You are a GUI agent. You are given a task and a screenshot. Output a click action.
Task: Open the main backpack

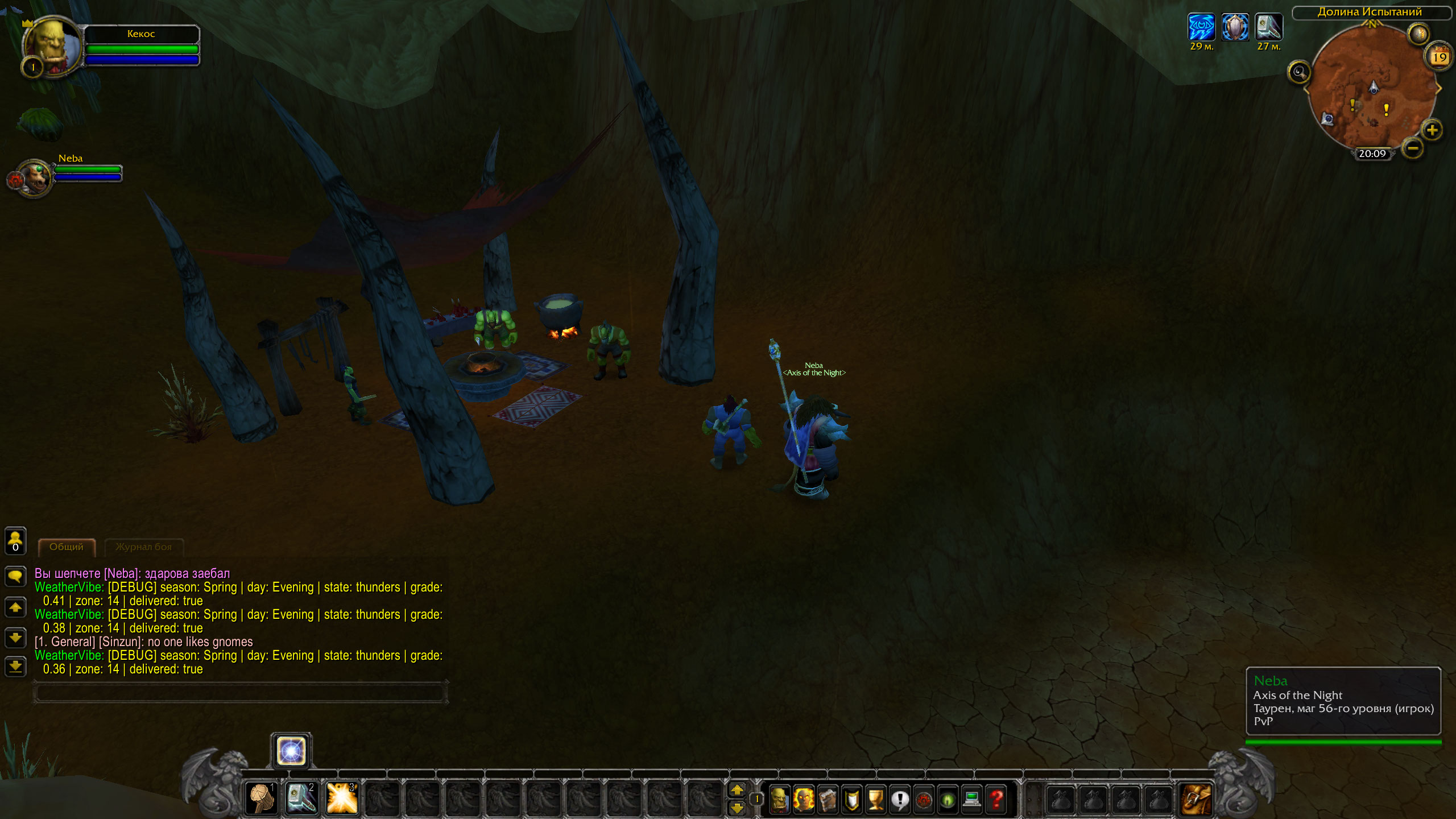tap(1196, 800)
